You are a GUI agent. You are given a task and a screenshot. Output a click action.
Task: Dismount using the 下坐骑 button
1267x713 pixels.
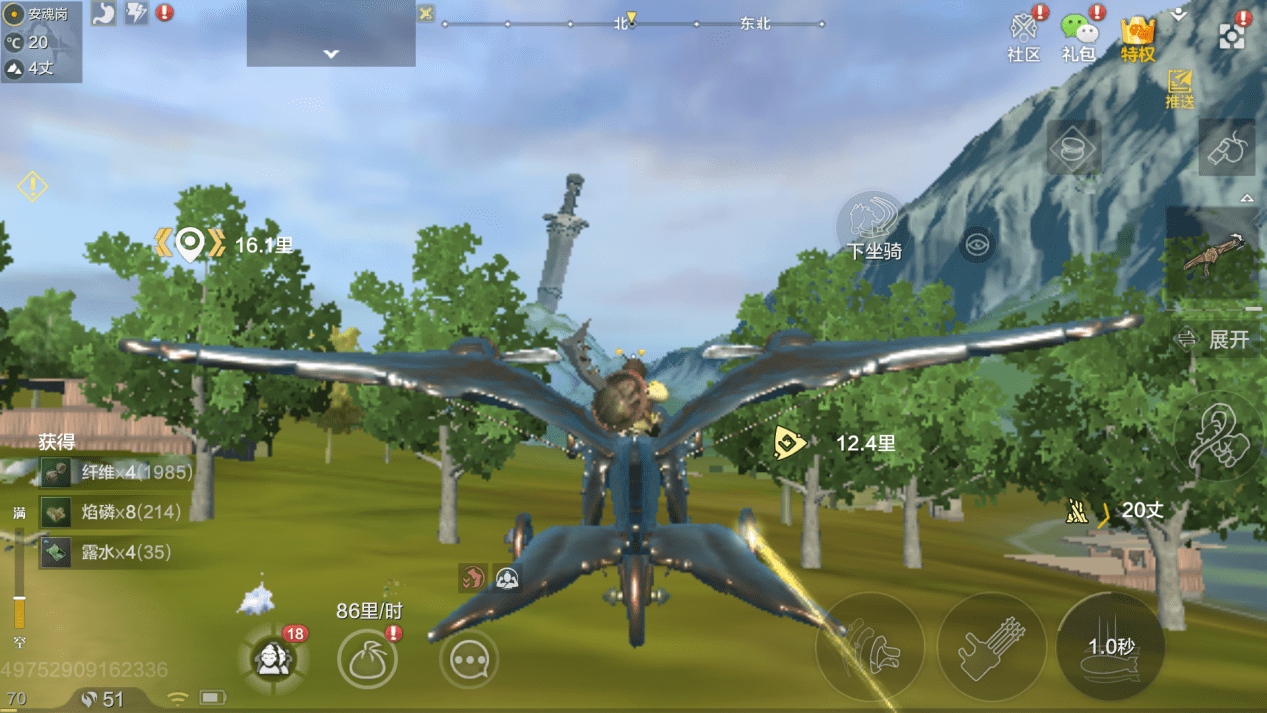[872, 227]
